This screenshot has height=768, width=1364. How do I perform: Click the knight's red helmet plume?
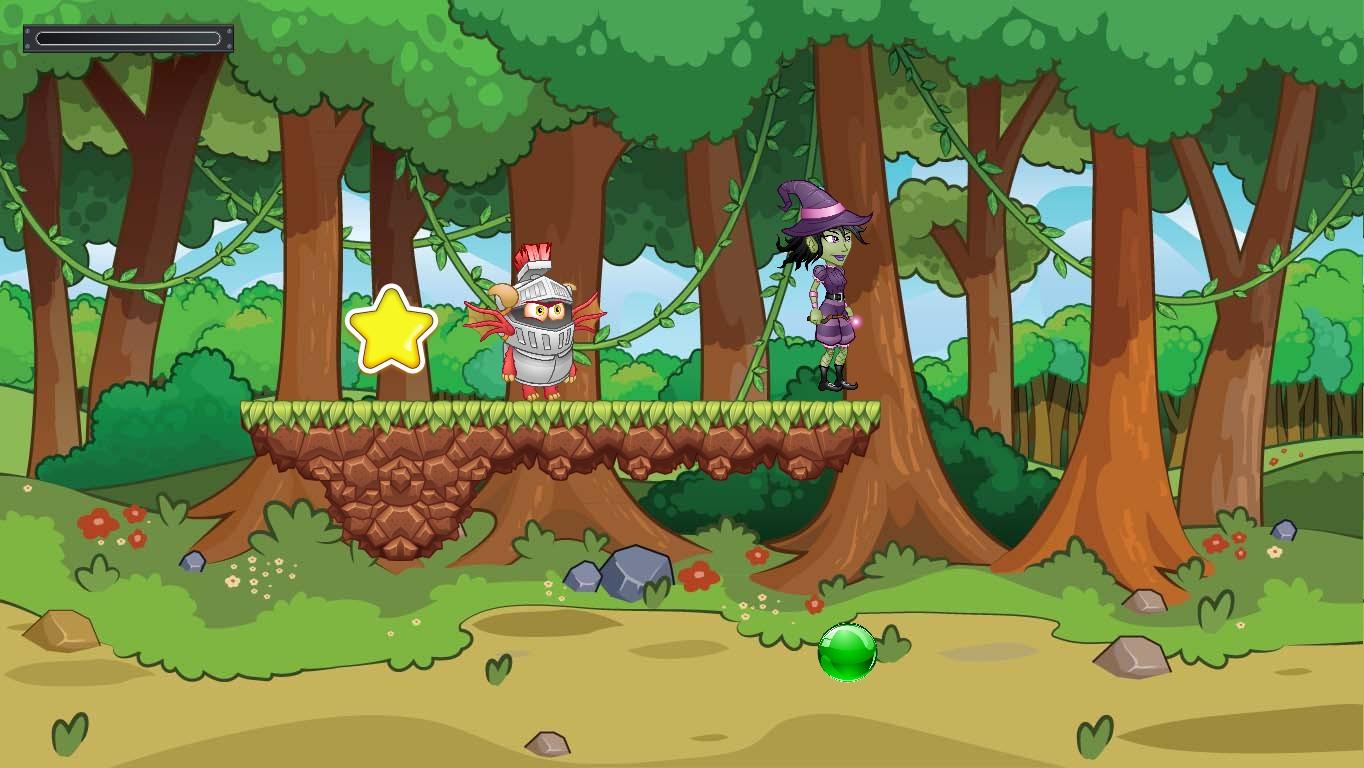[537, 253]
